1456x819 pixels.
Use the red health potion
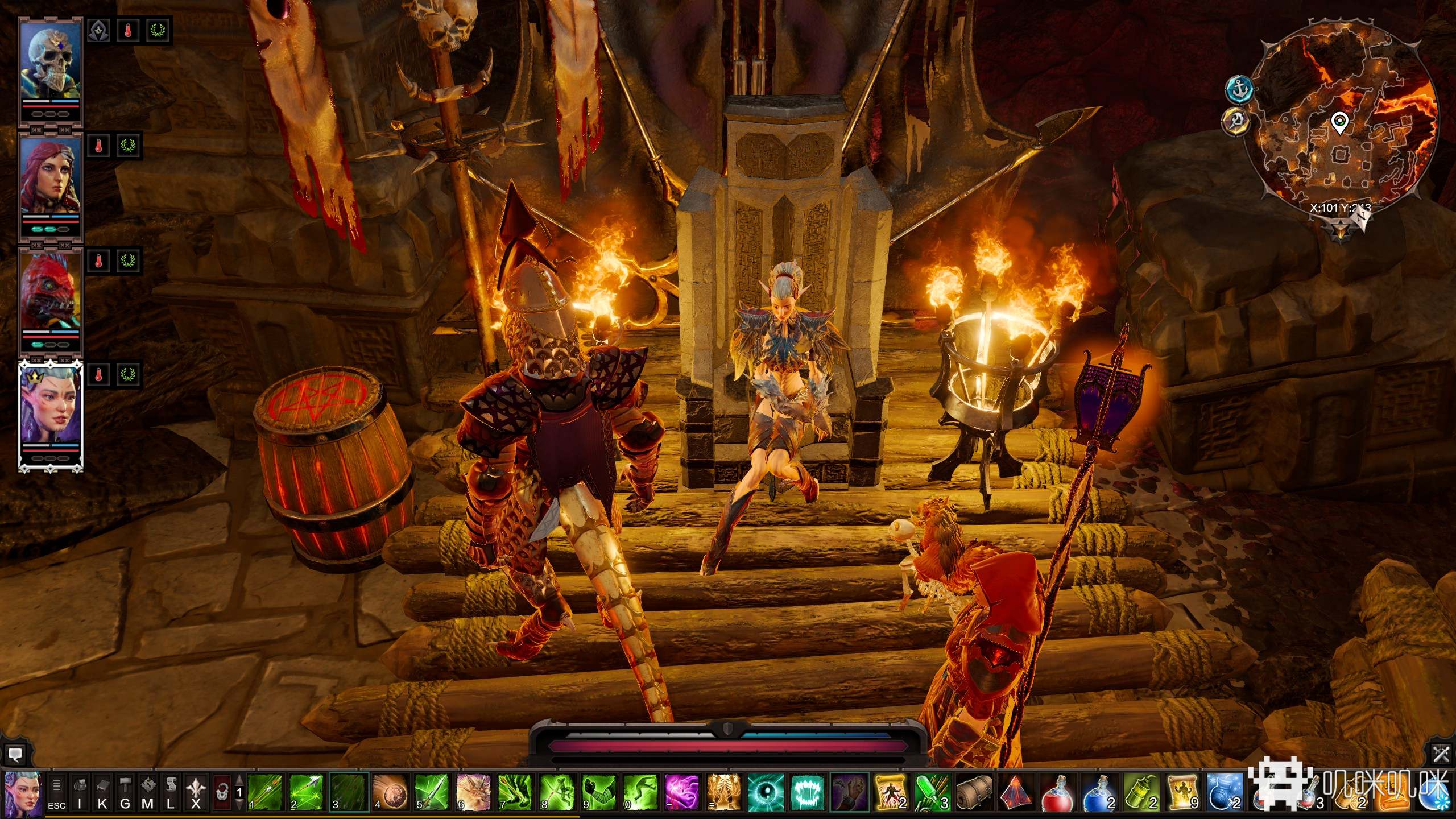(1057, 792)
